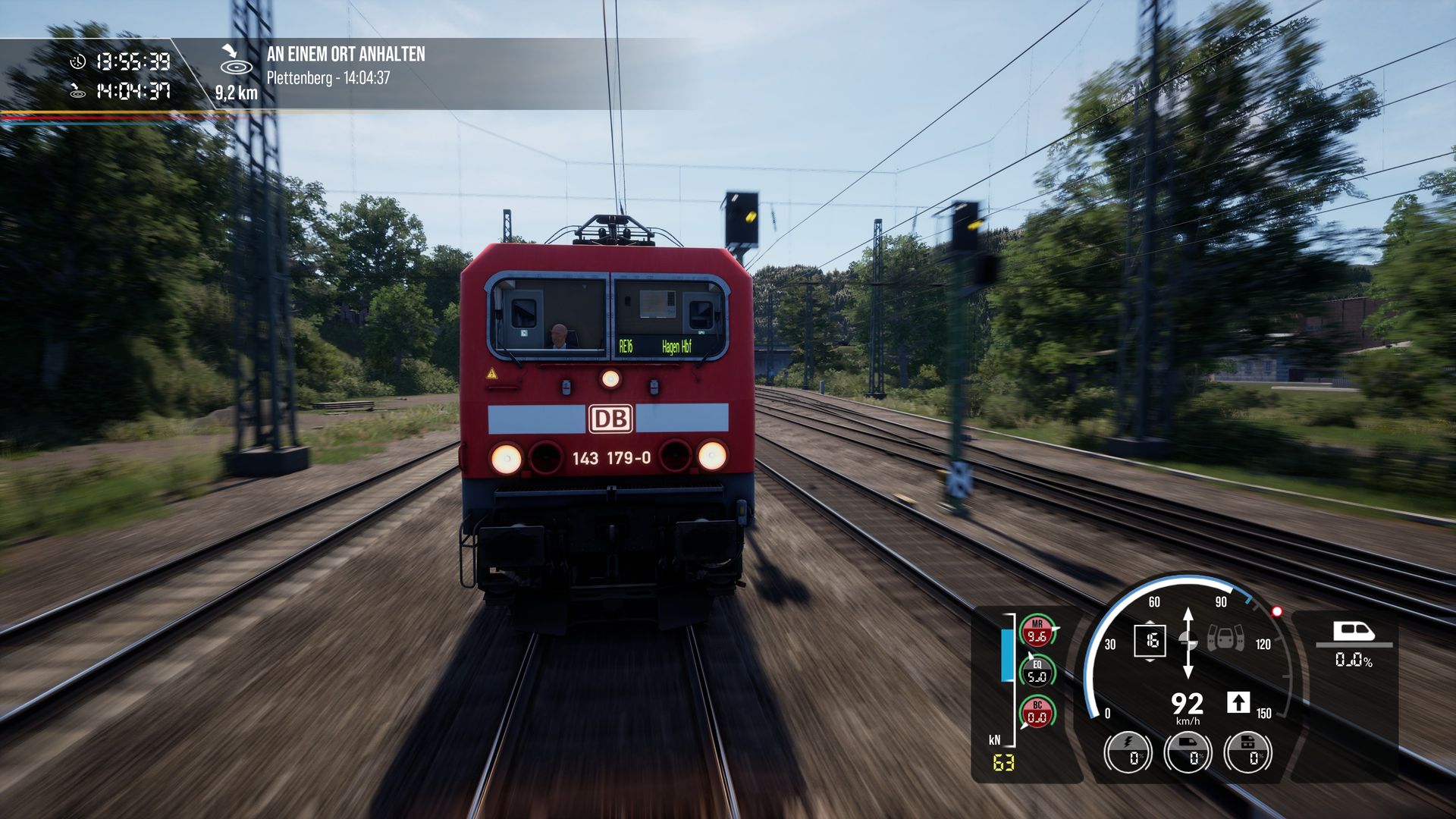Click the reverser forward arrow indicator

(x=1238, y=702)
